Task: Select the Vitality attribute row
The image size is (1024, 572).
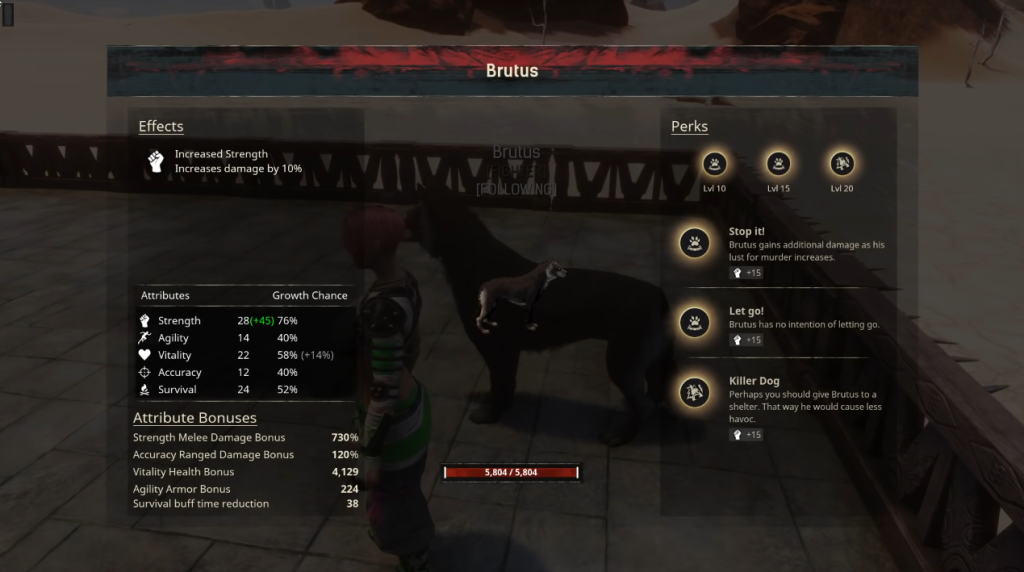Action: click(x=244, y=355)
